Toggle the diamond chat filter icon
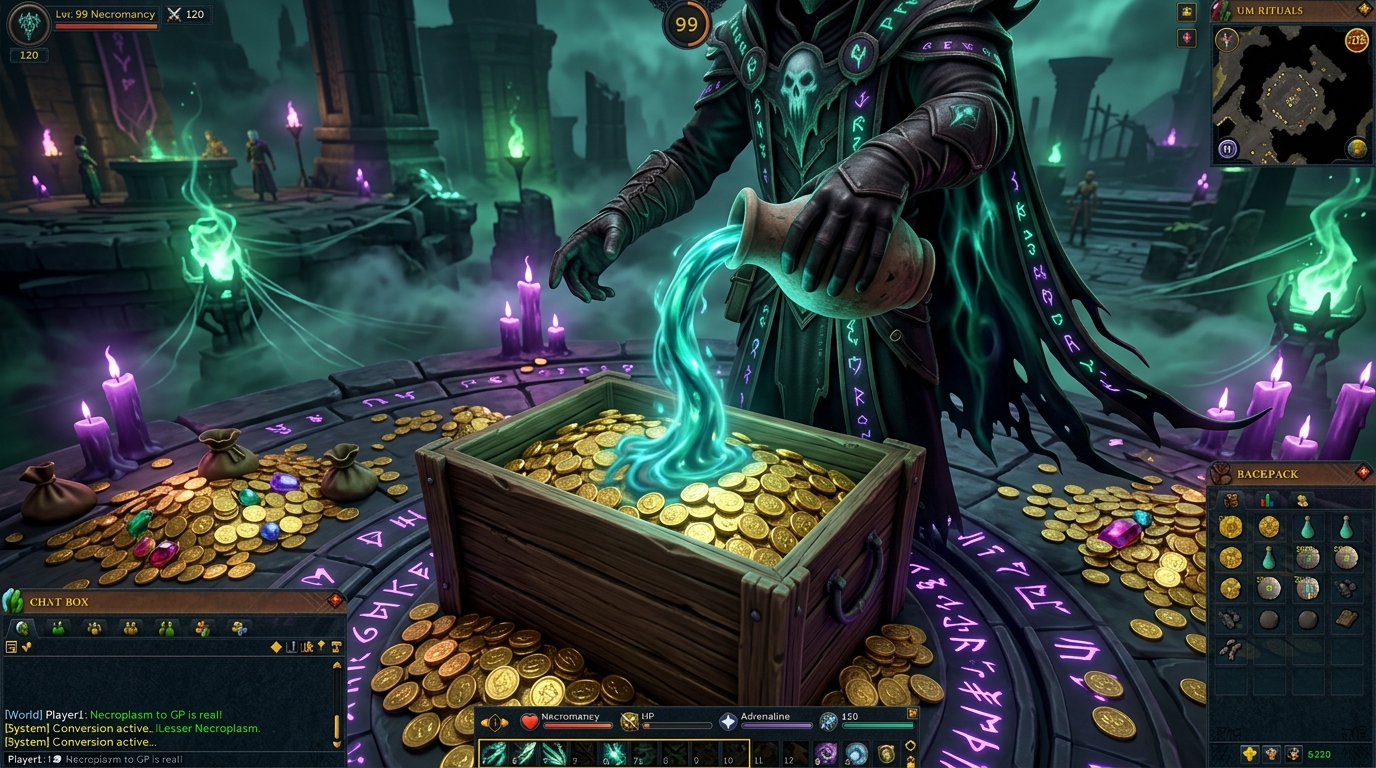The height and width of the screenshot is (768, 1376). click(x=276, y=647)
